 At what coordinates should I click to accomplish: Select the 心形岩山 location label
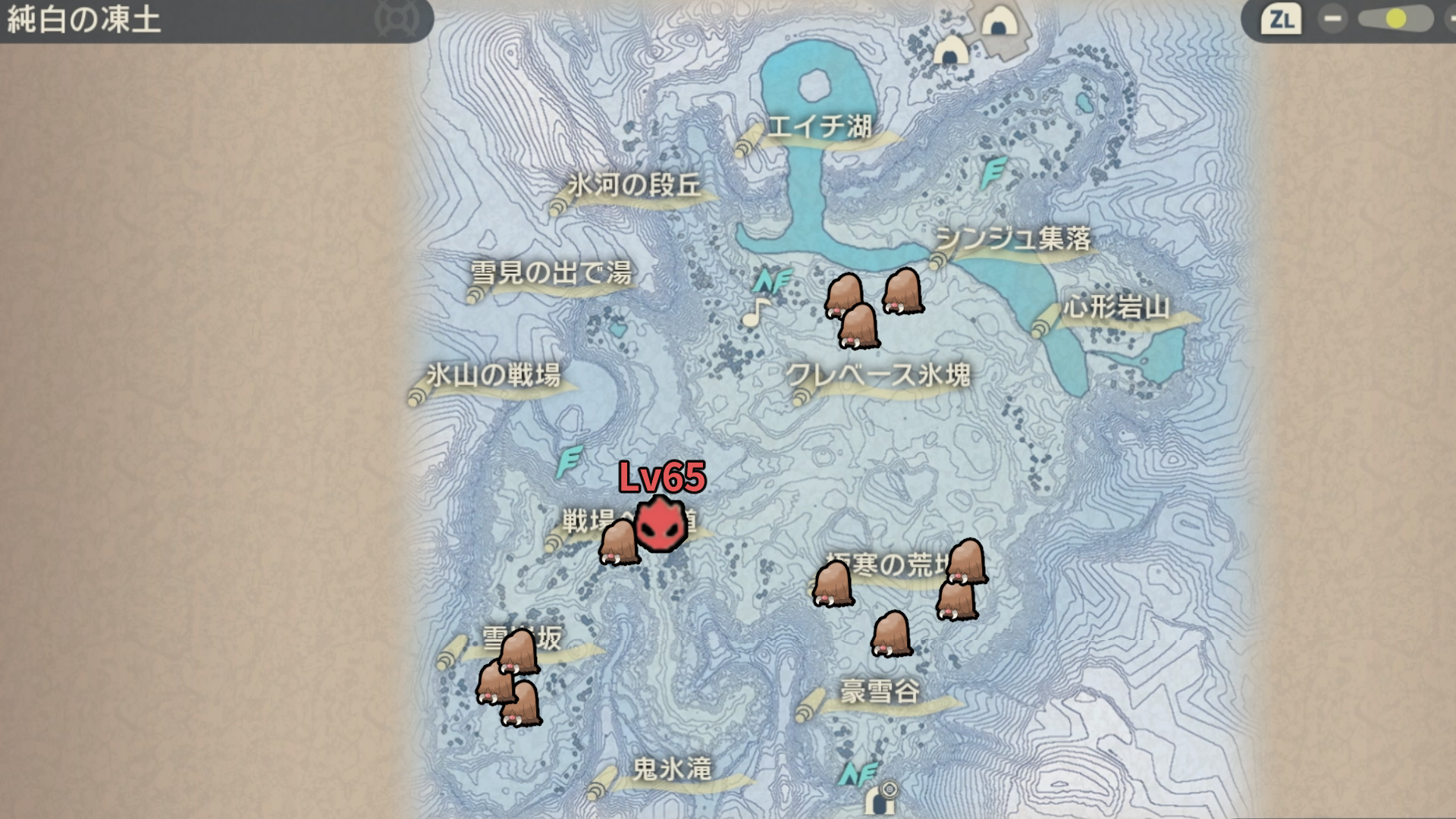(x=1116, y=308)
